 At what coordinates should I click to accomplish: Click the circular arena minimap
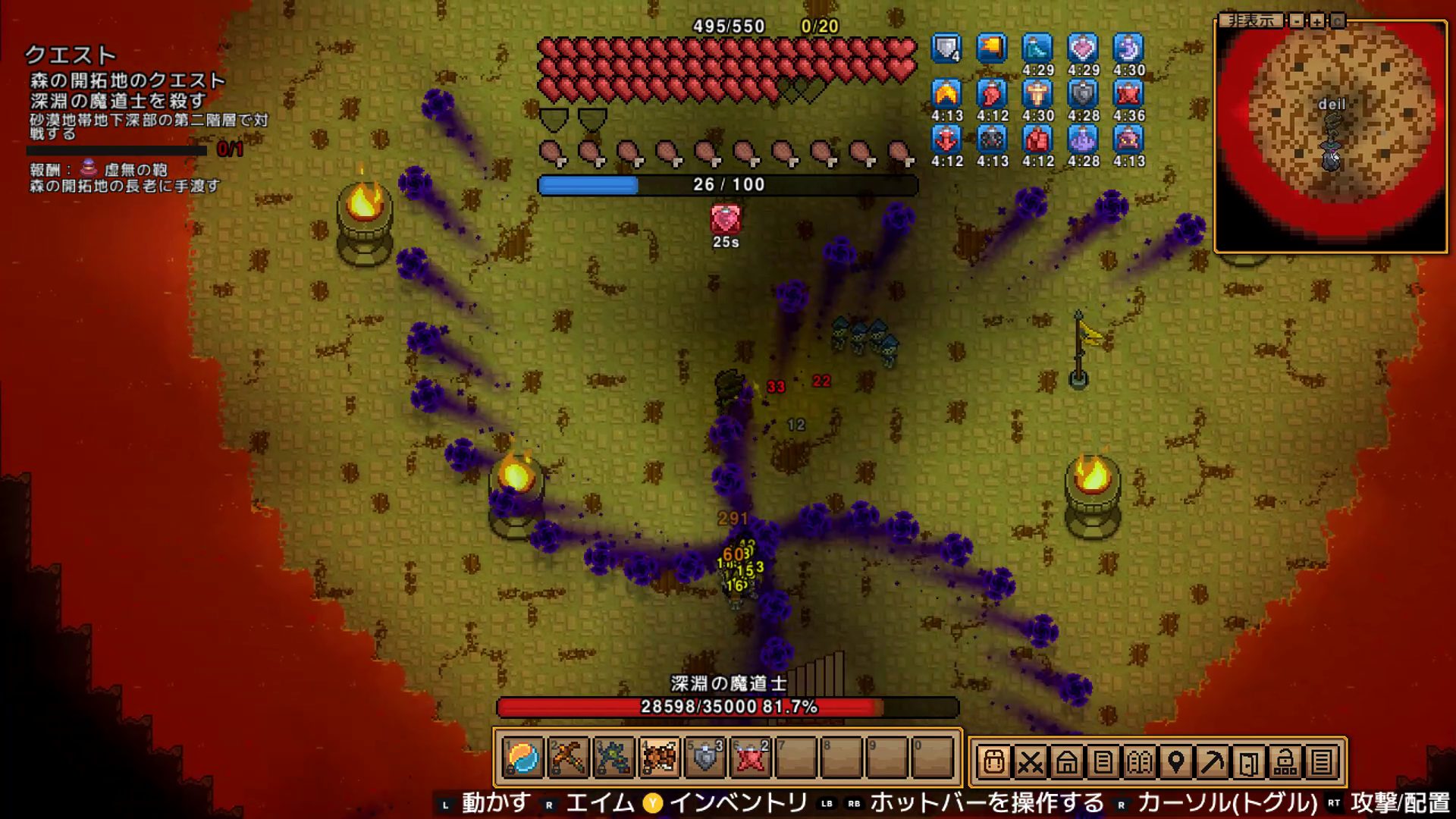click(1332, 136)
